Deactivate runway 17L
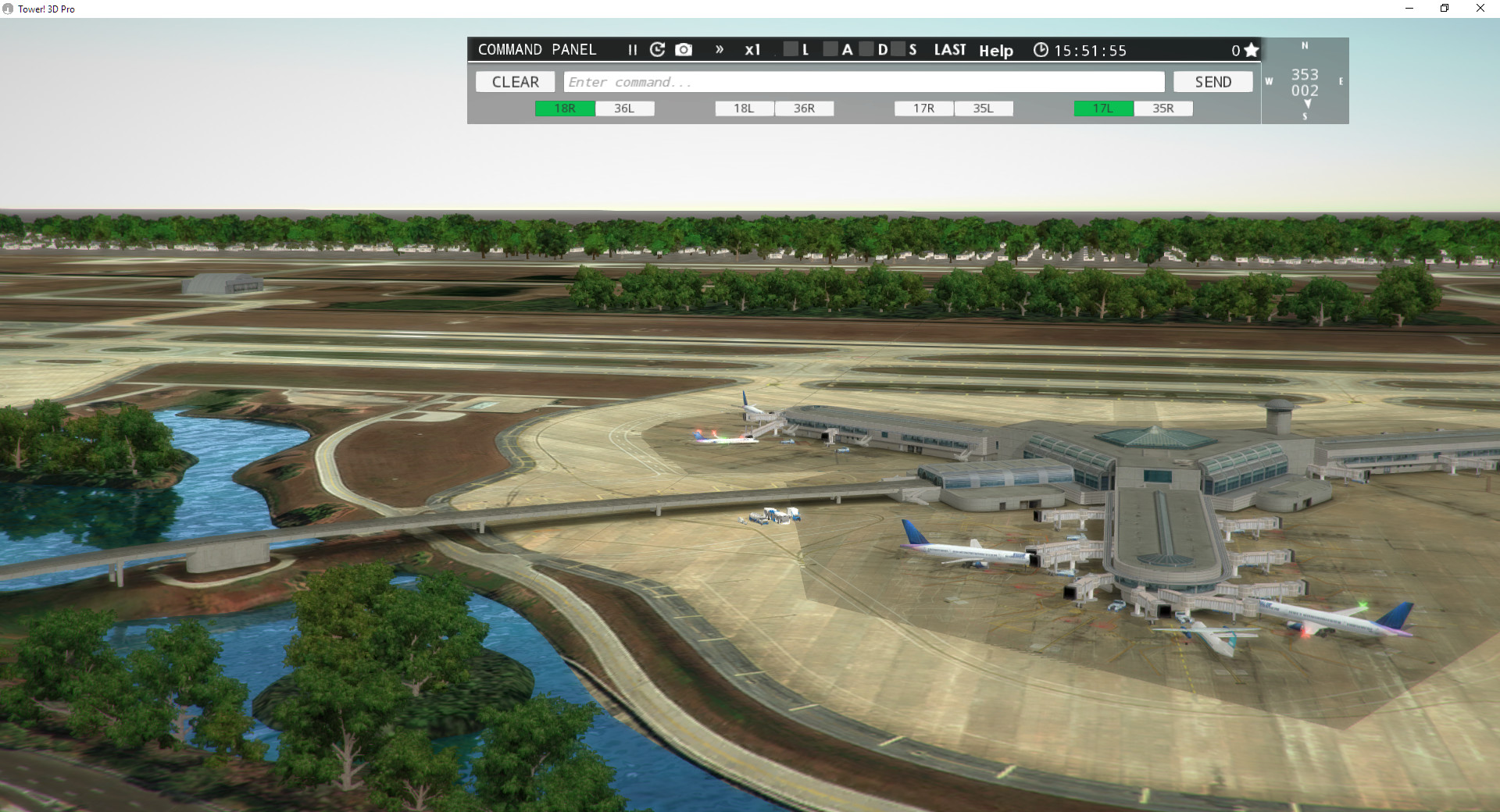This screenshot has width=1500, height=812. tap(1102, 109)
